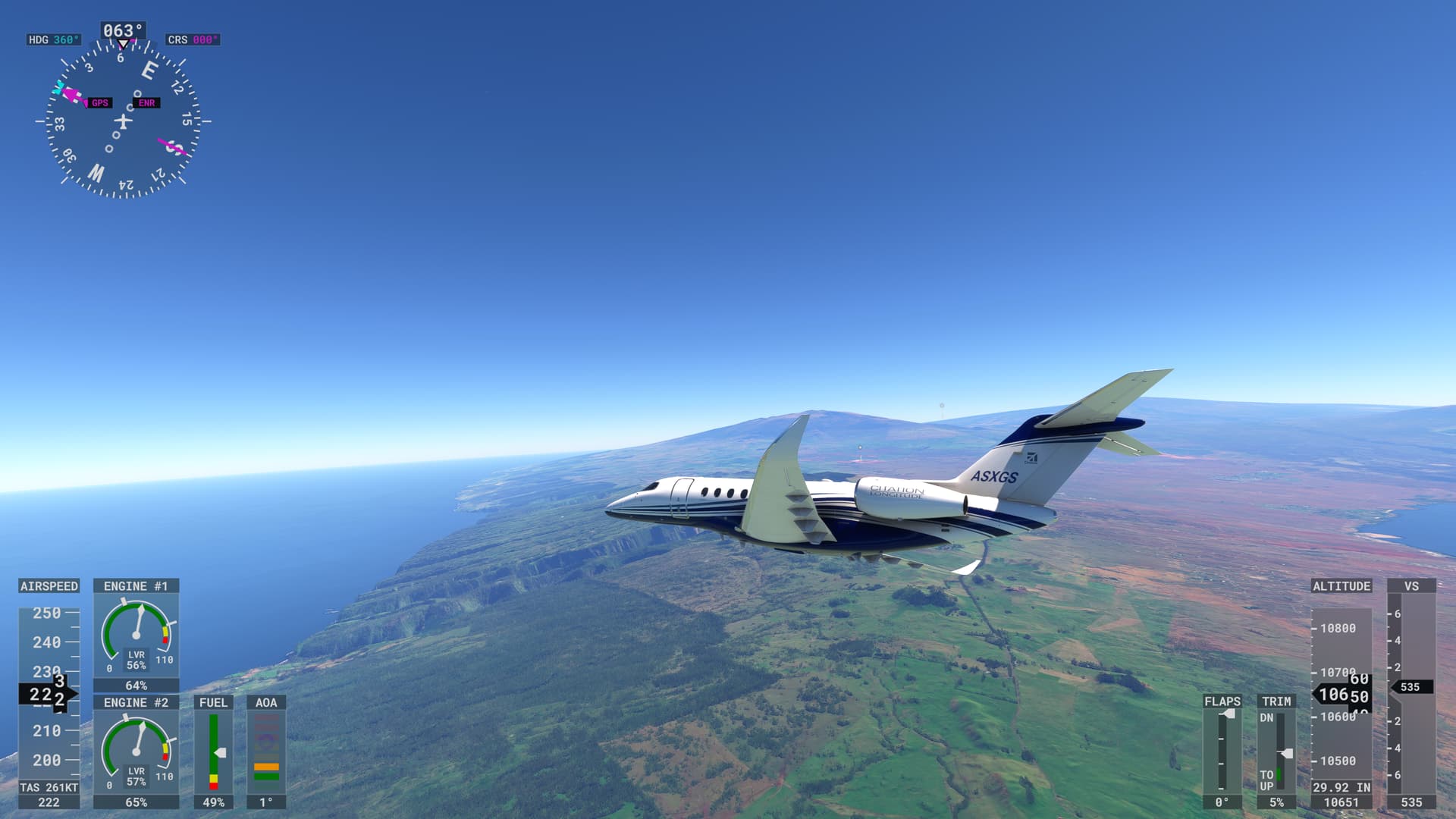Open the CRS 000° course selector

(193, 38)
